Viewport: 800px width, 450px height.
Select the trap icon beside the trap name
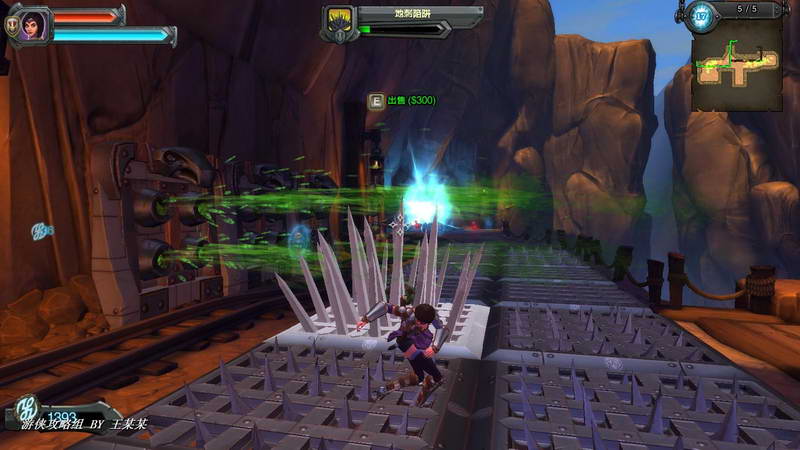(x=337, y=21)
